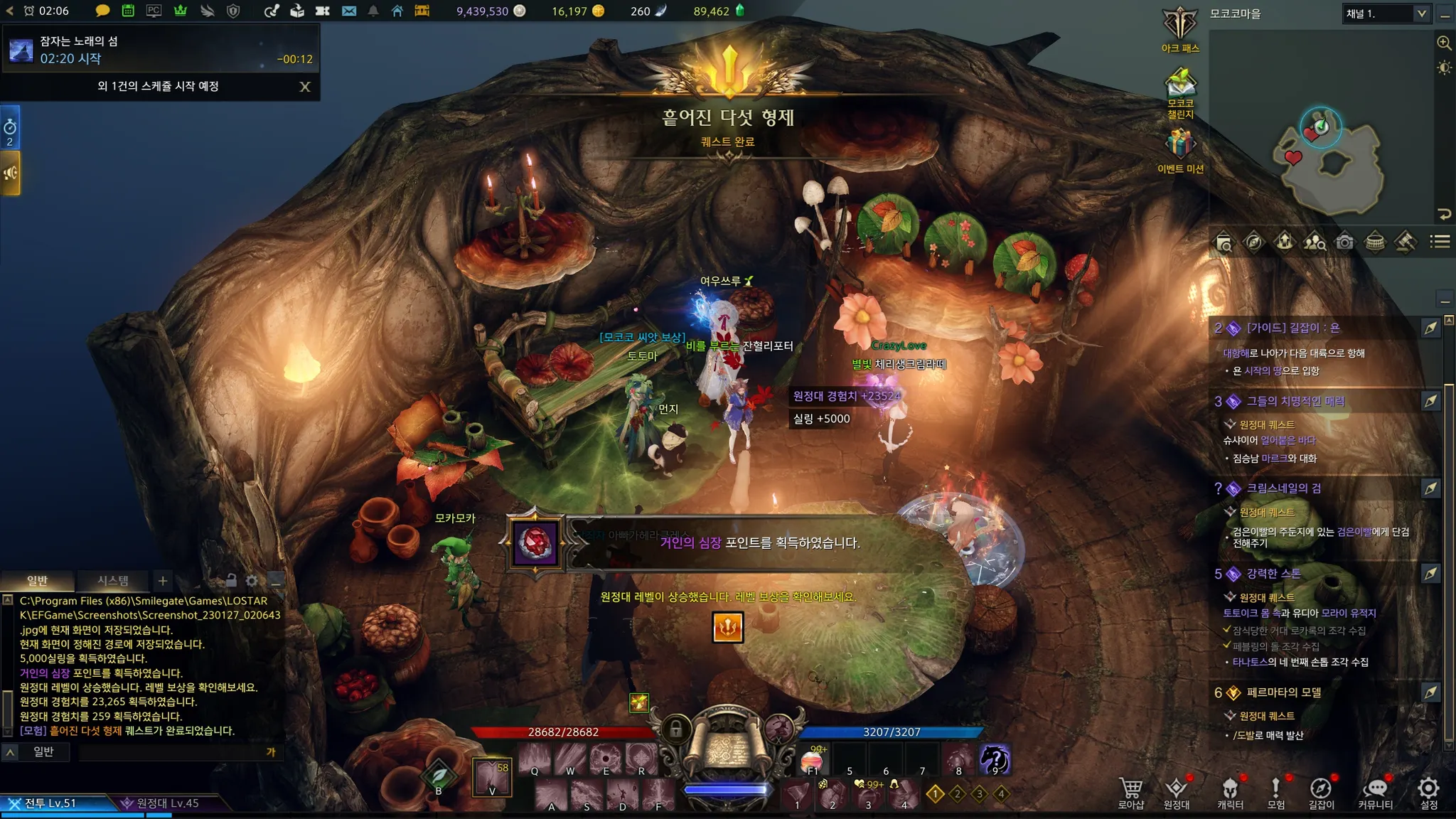The height and width of the screenshot is (819, 1456).
Task: Select the 그들의 치명적인 매력 quest tracker
Action: coord(1295,402)
